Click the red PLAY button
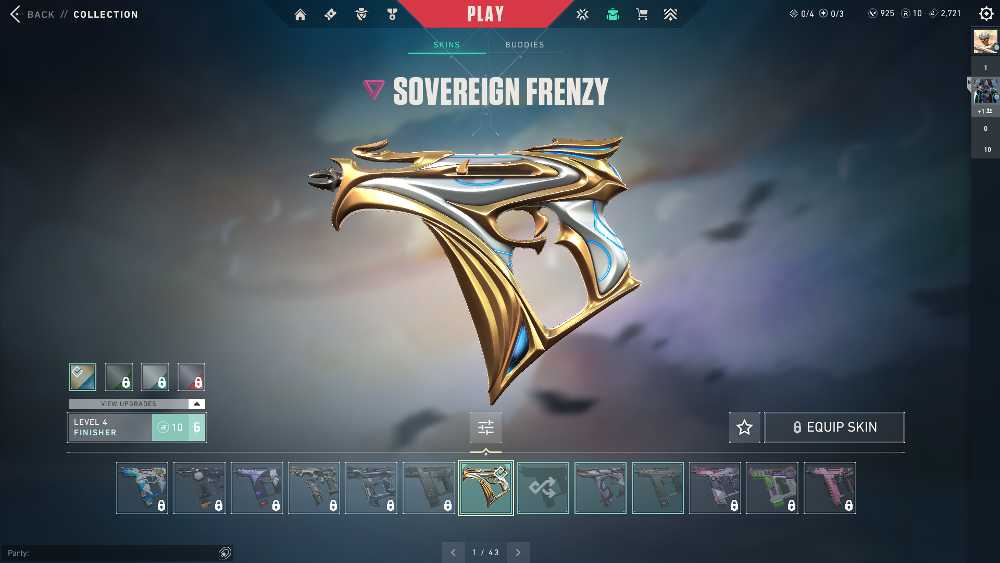 tap(485, 14)
